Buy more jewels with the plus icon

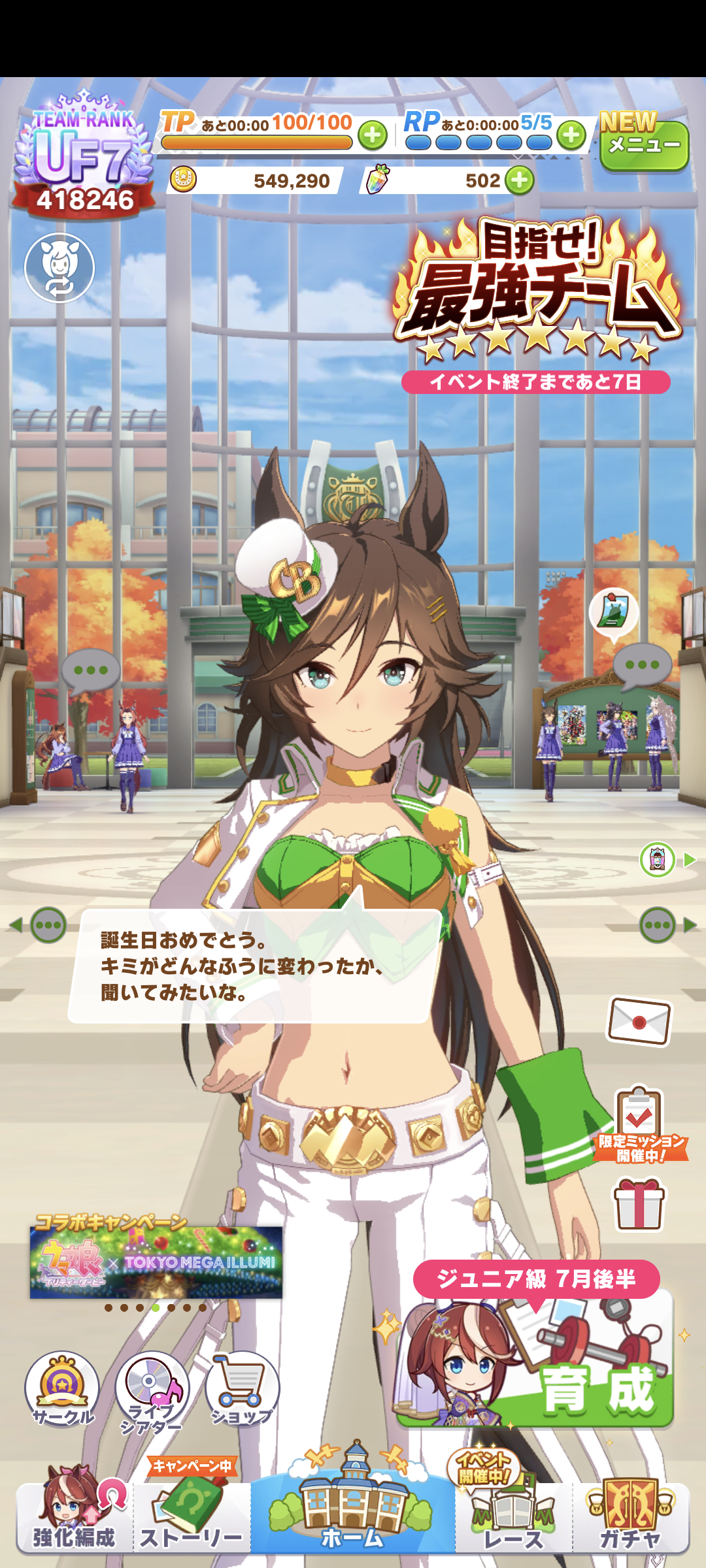pyautogui.click(x=520, y=180)
